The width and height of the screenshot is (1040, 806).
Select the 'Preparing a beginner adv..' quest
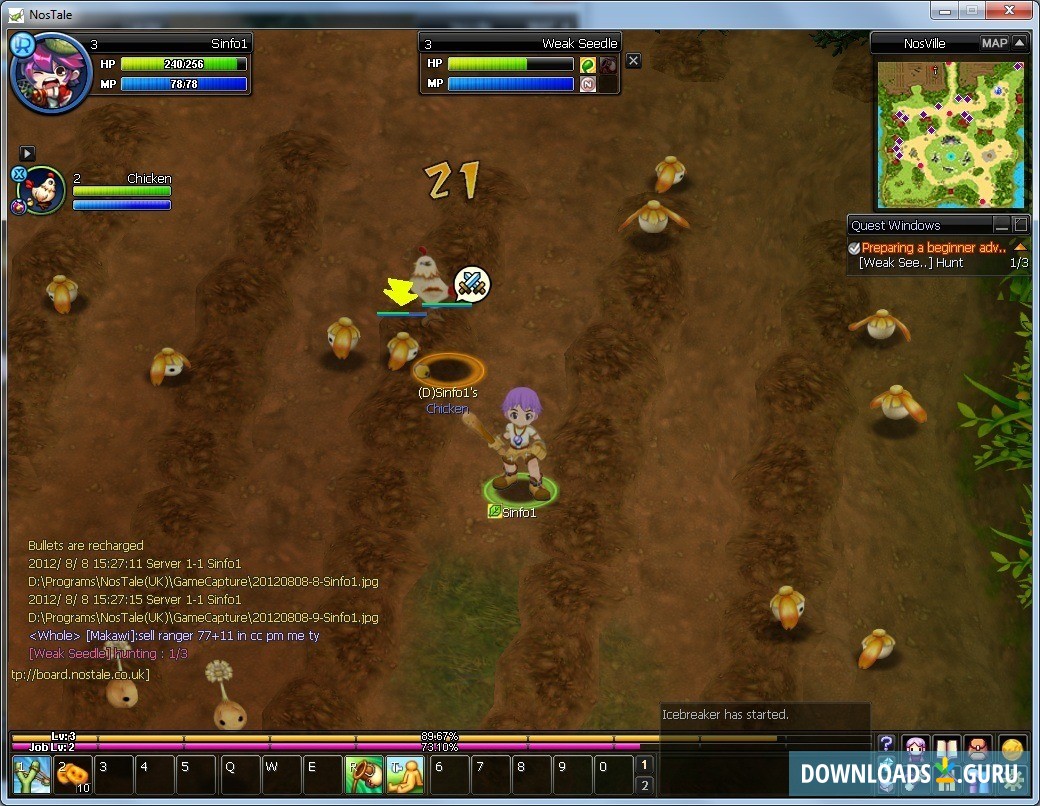click(933, 248)
